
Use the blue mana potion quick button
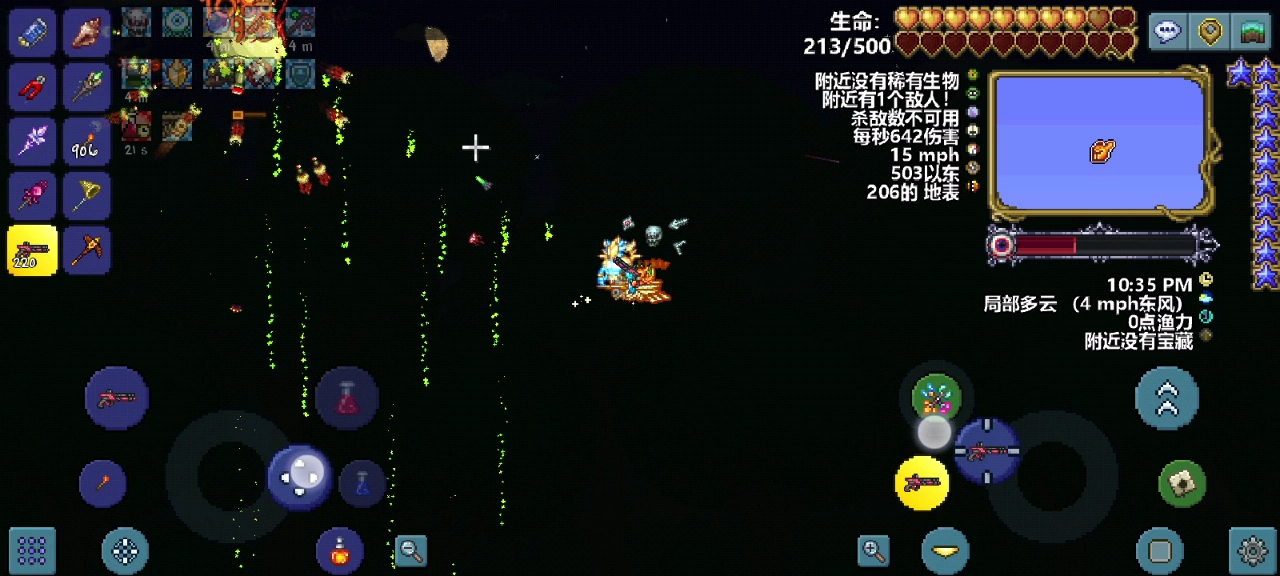coord(362,483)
